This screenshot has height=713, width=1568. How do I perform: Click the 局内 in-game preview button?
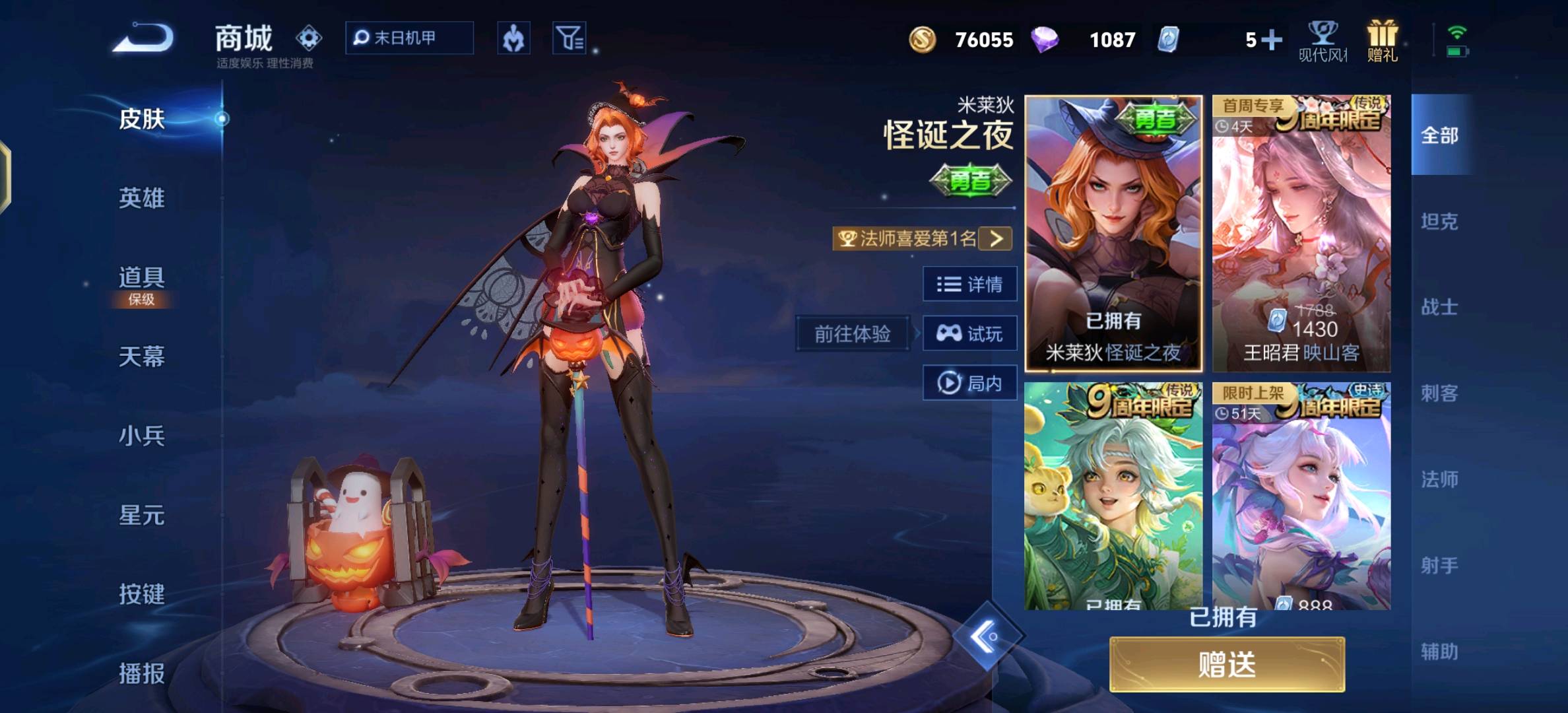tap(969, 383)
